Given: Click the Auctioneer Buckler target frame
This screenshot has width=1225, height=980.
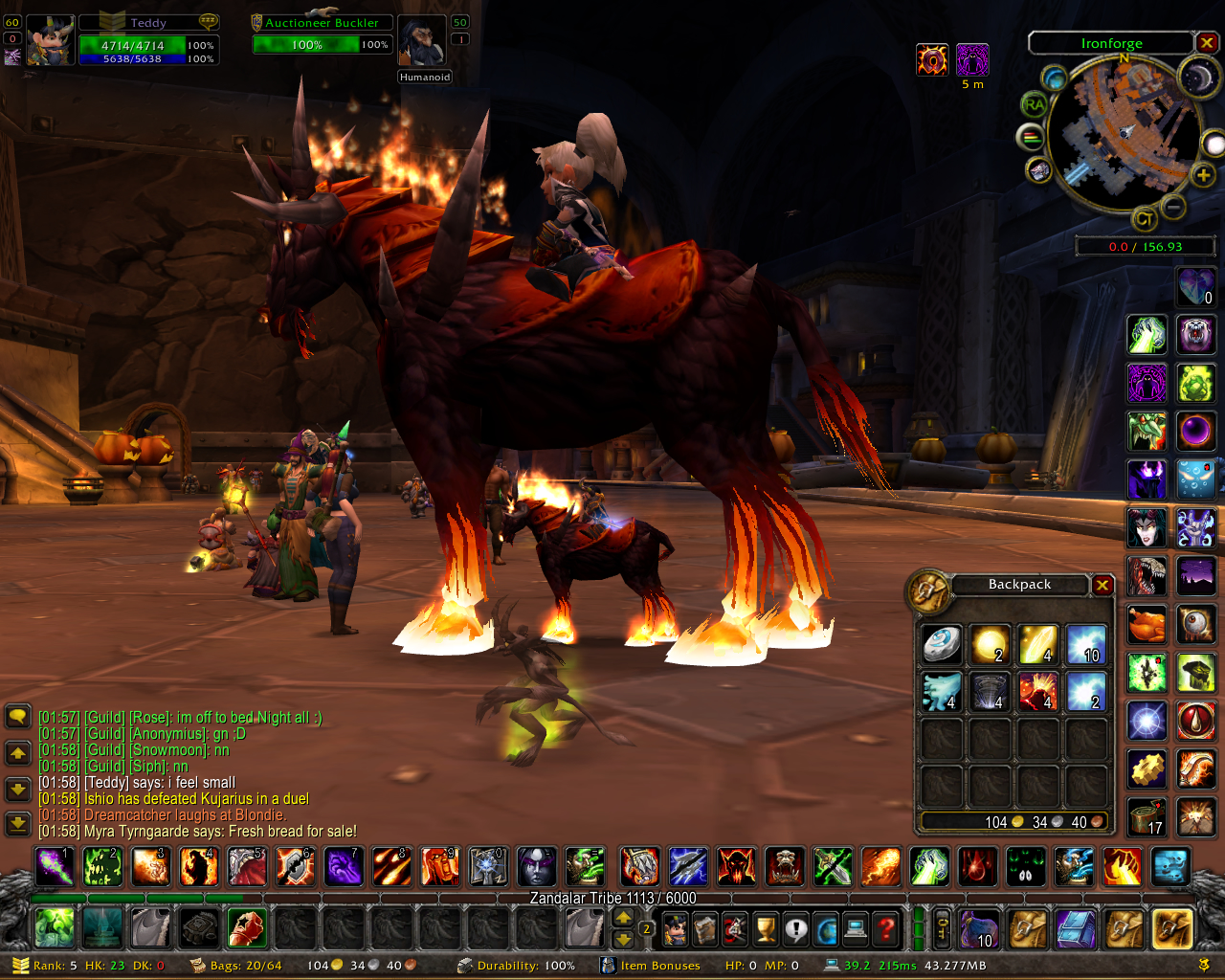Looking at the screenshot, I should click(x=322, y=35).
